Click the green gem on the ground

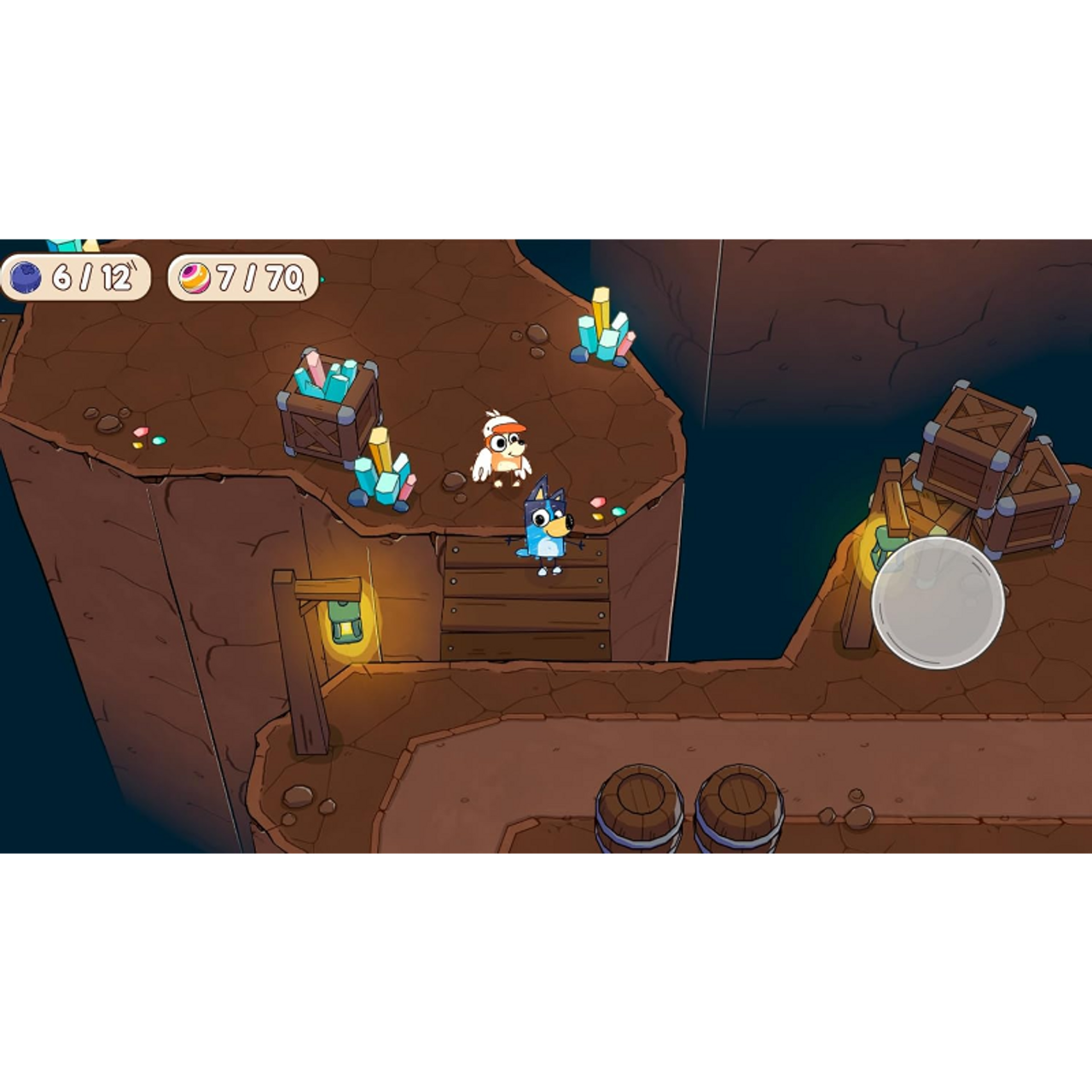pos(619,511)
